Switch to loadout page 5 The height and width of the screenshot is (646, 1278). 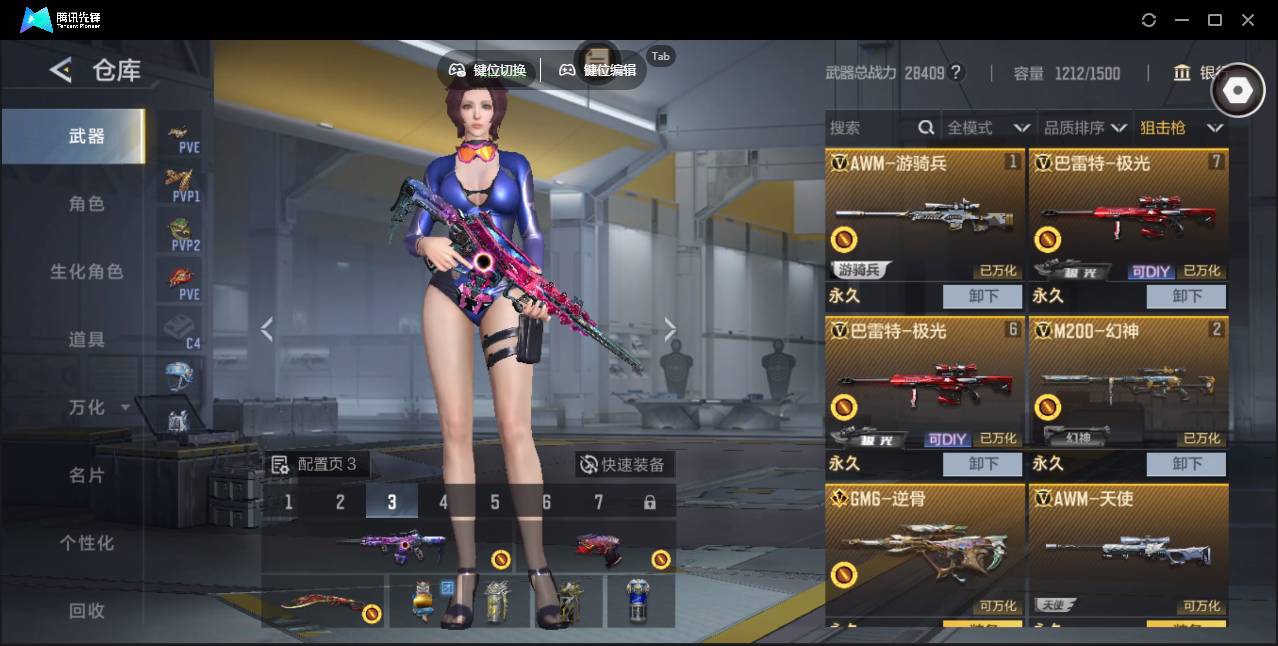click(495, 502)
